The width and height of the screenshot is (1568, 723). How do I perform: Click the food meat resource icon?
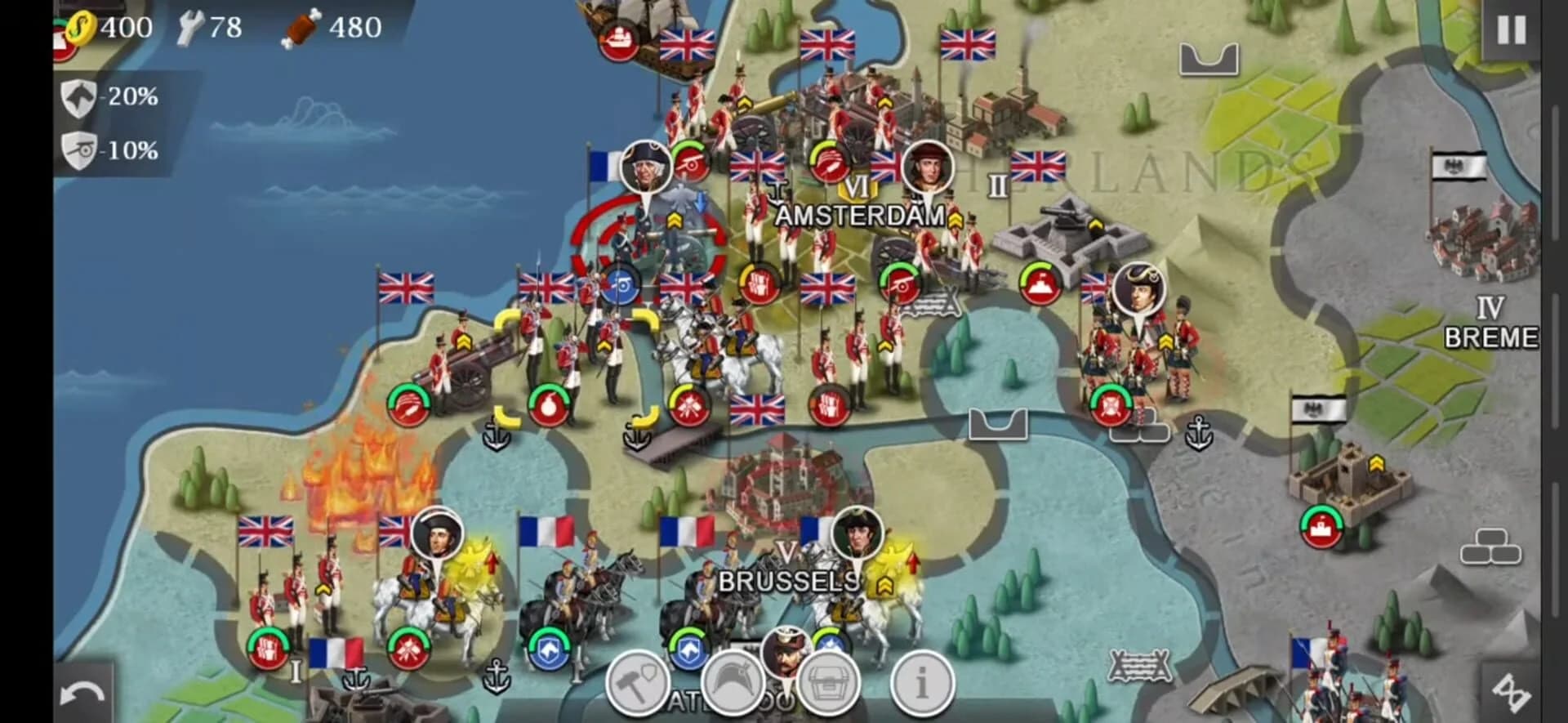(303, 25)
